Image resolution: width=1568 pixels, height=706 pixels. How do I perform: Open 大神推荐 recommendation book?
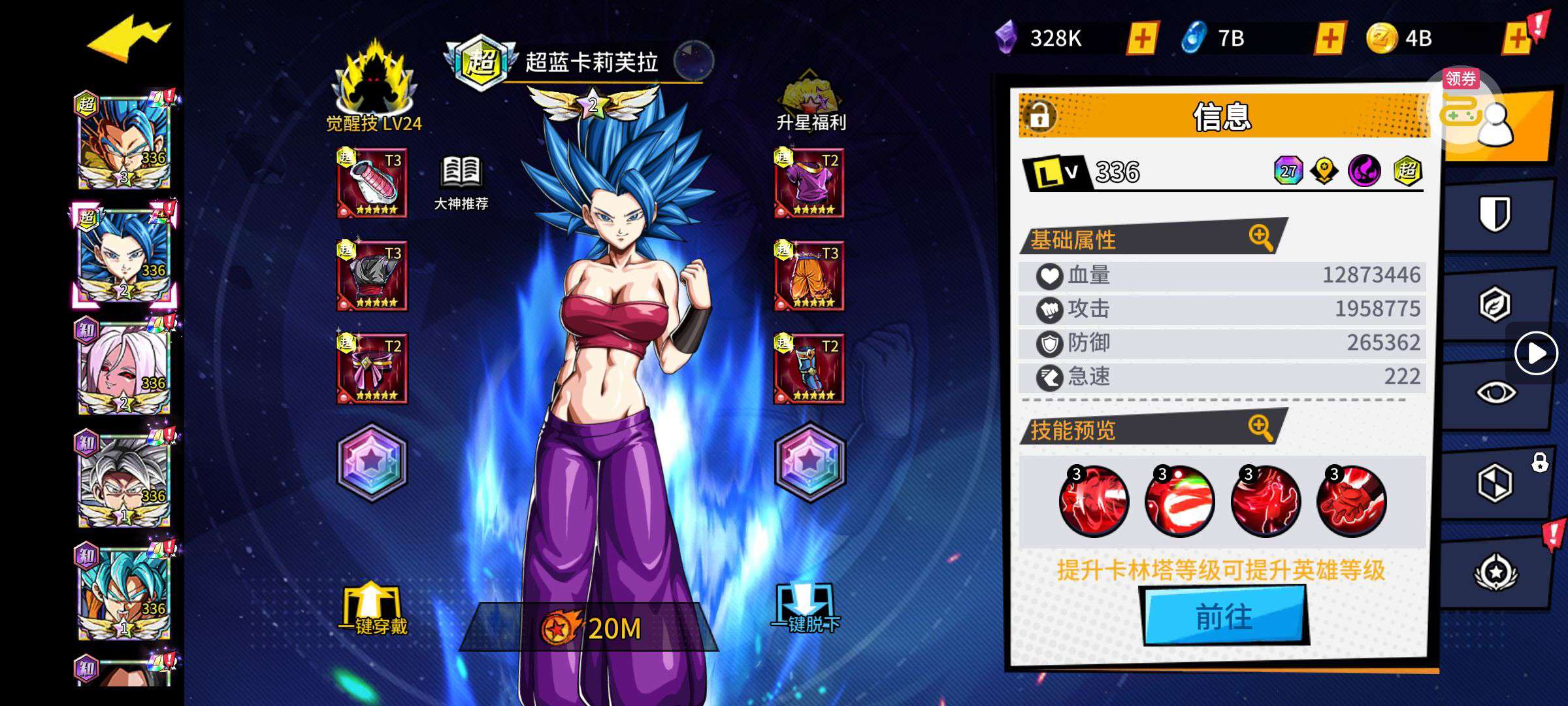461,182
